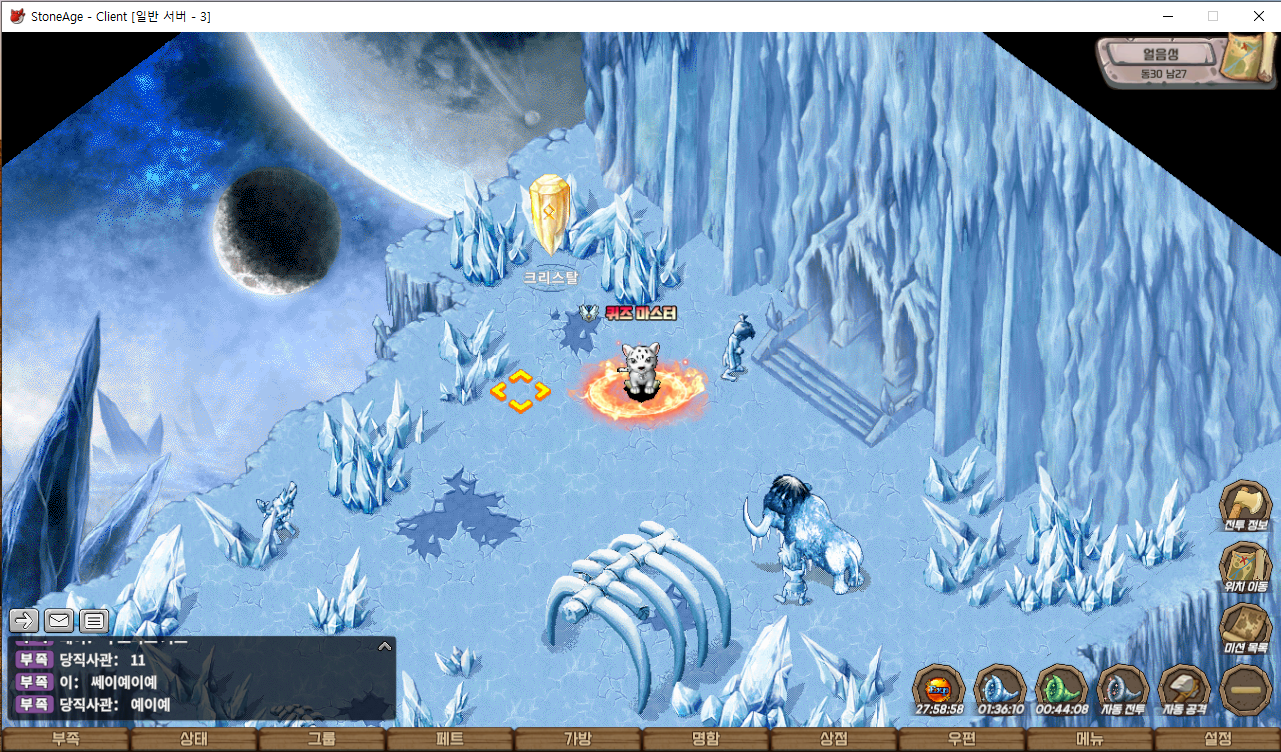
Task: Click the Exp boost timer icon
Action: click(x=939, y=688)
